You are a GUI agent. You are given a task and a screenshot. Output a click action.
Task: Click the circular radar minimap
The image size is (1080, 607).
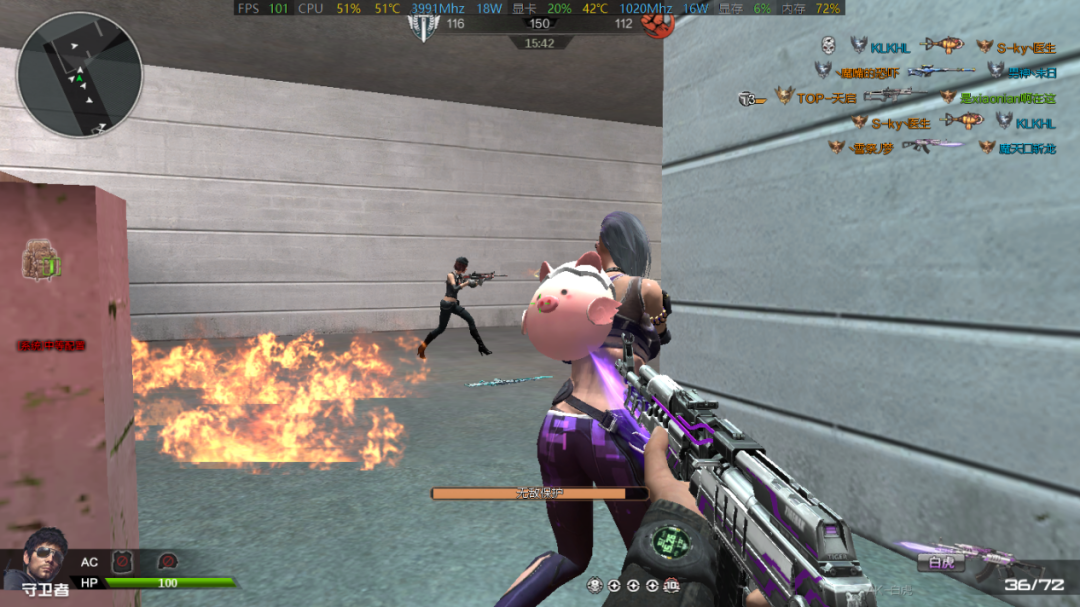click(80, 75)
